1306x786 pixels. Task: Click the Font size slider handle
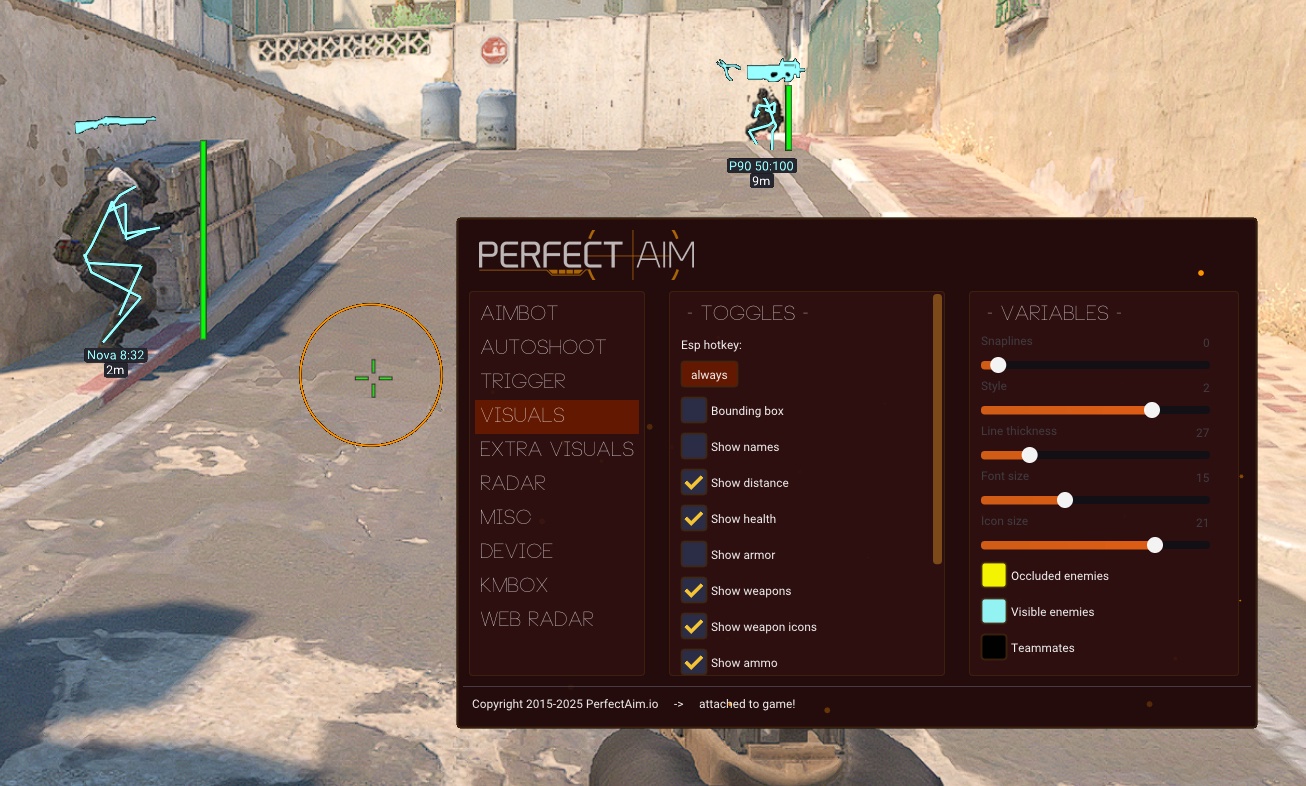coord(1065,500)
